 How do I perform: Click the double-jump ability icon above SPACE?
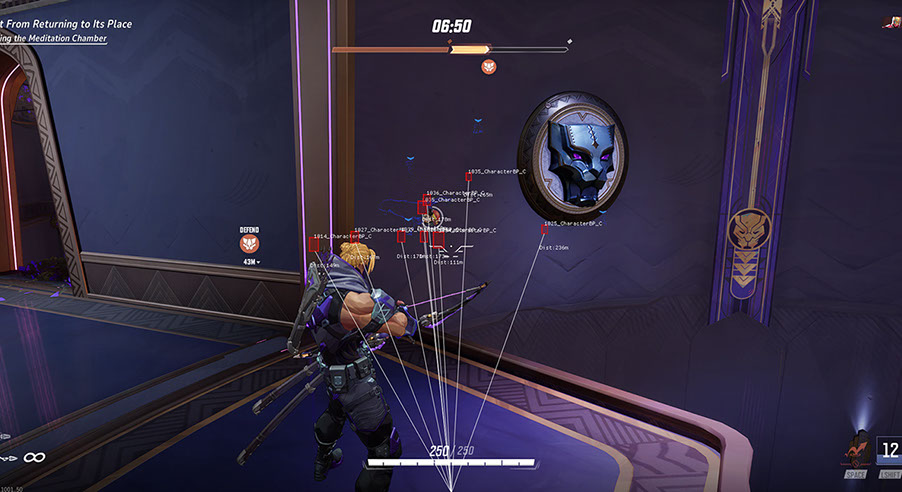(854, 449)
